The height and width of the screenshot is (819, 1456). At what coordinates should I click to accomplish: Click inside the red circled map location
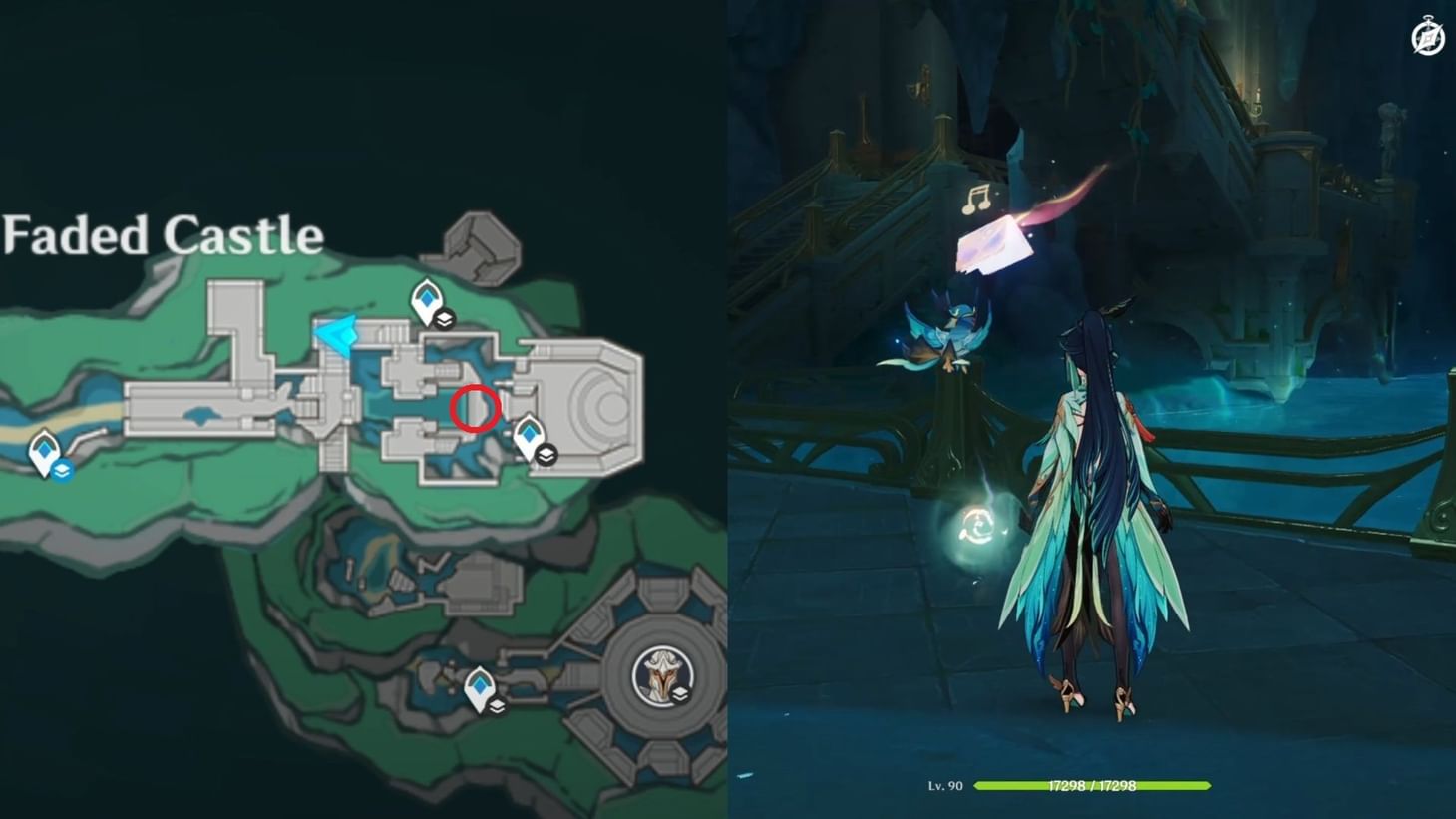pos(474,407)
